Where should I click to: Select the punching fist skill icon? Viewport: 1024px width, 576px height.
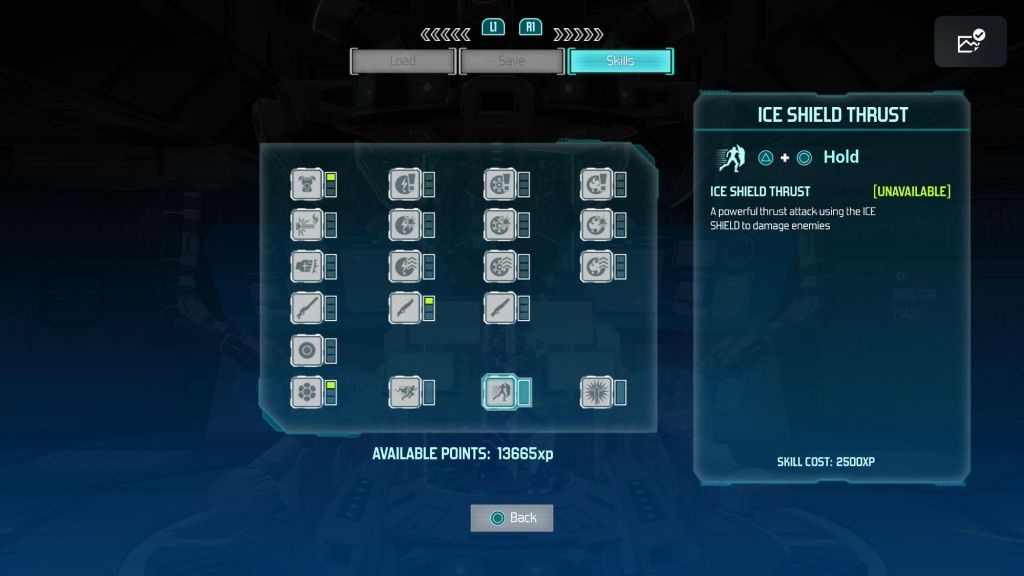[306, 266]
